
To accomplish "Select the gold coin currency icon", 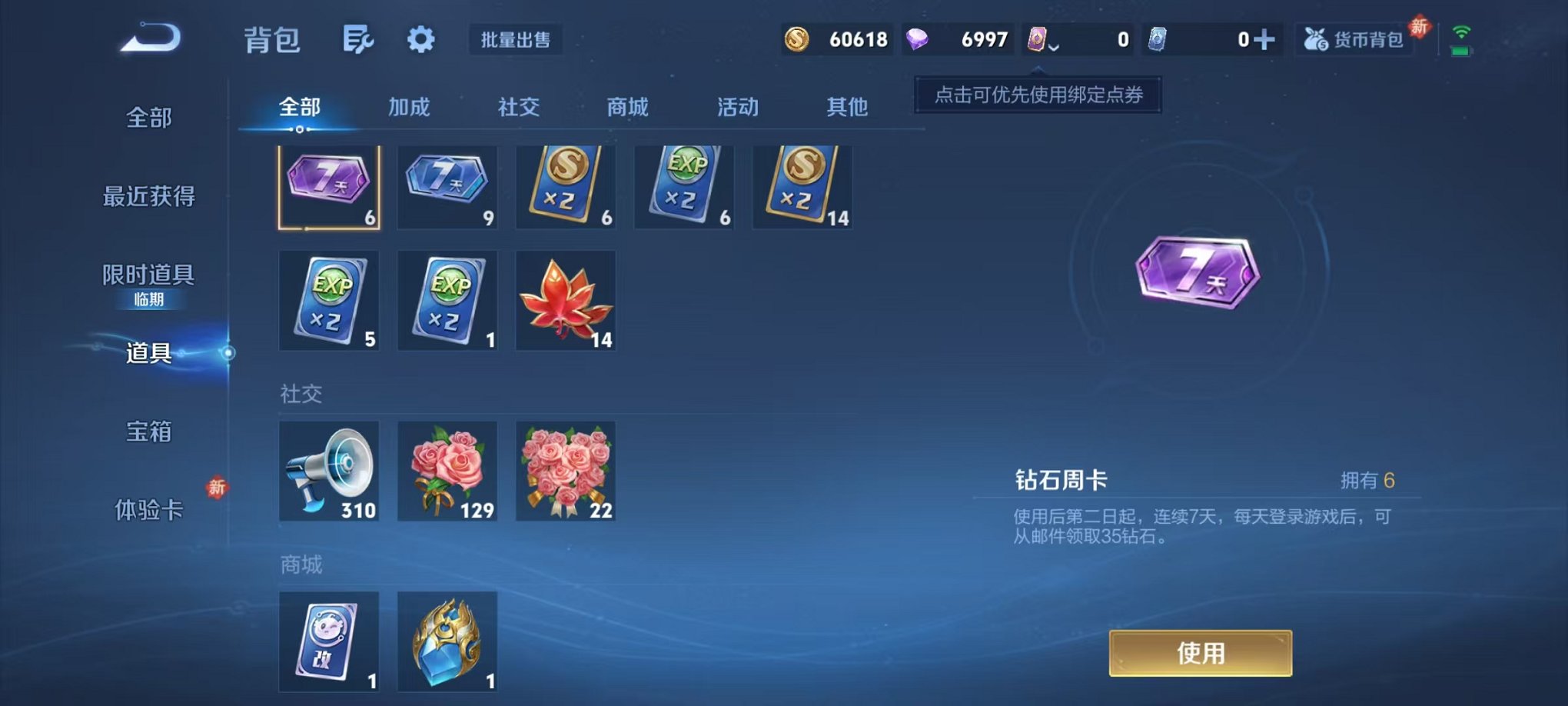I will [x=795, y=38].
